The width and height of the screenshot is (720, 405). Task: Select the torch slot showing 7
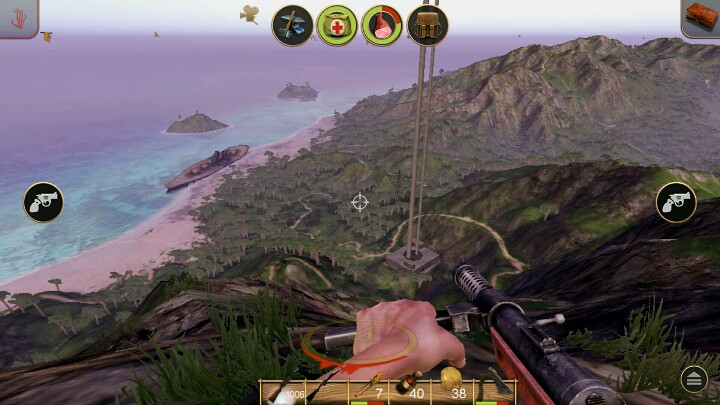(x=369, y=392)
